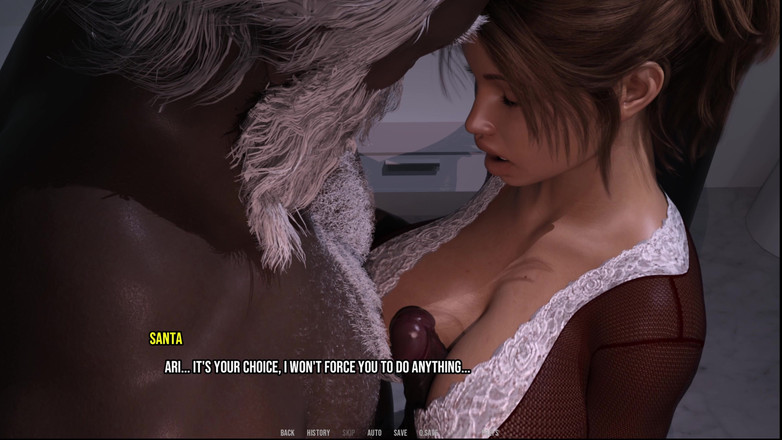Activate the Skip option
This screenshot has width=782, height=440.
(348, 433)
